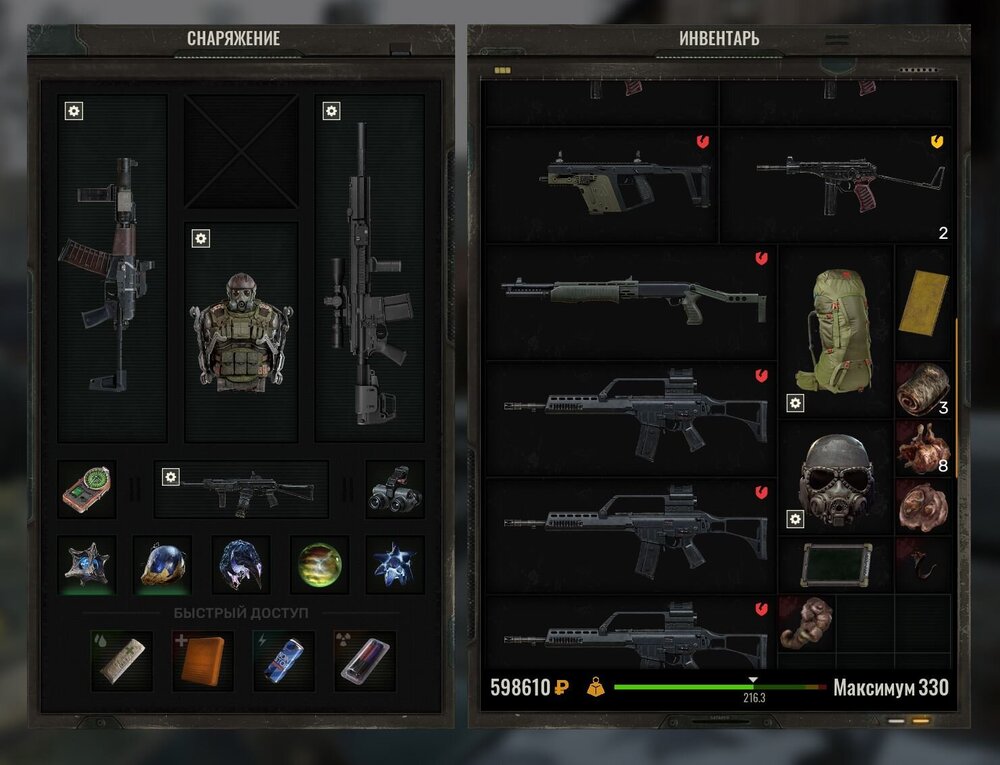Use the bandage in quick access
Viewport: 1000px width, 765px height.
coord(122,660)
